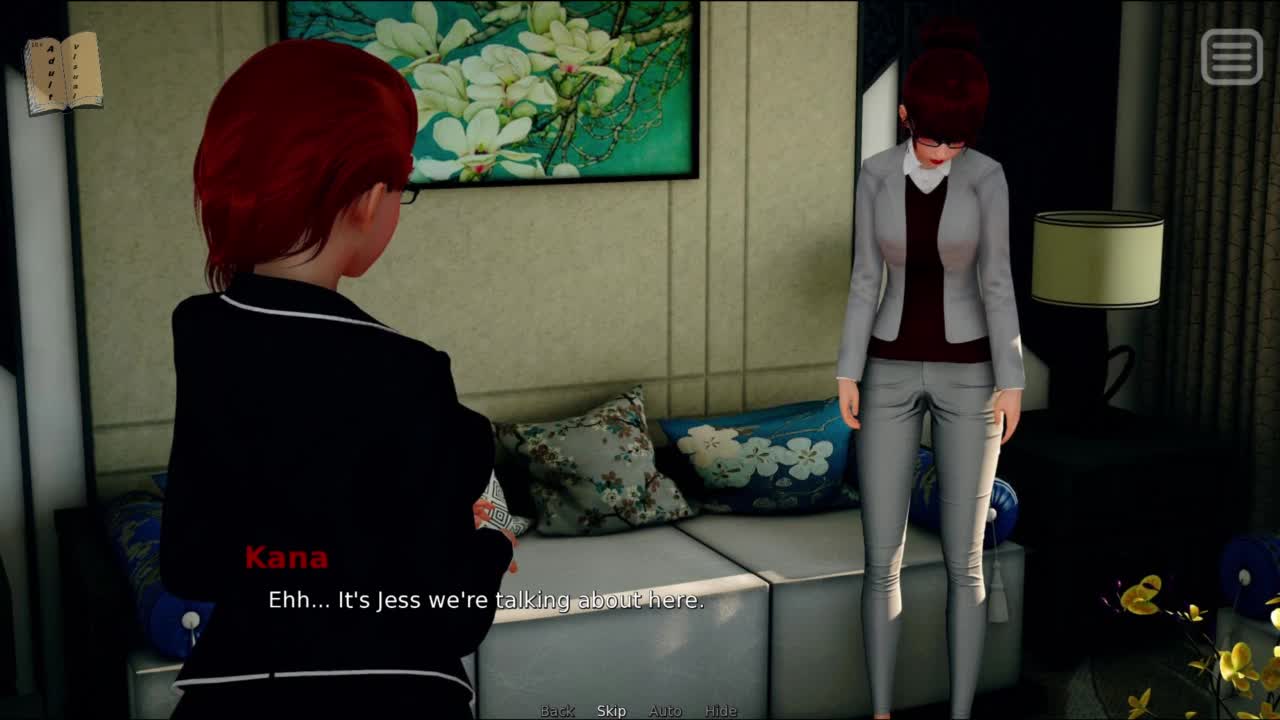Skip the dialogue
Image resolution: width=1280 pixels, height=720 pixels.
611,711
